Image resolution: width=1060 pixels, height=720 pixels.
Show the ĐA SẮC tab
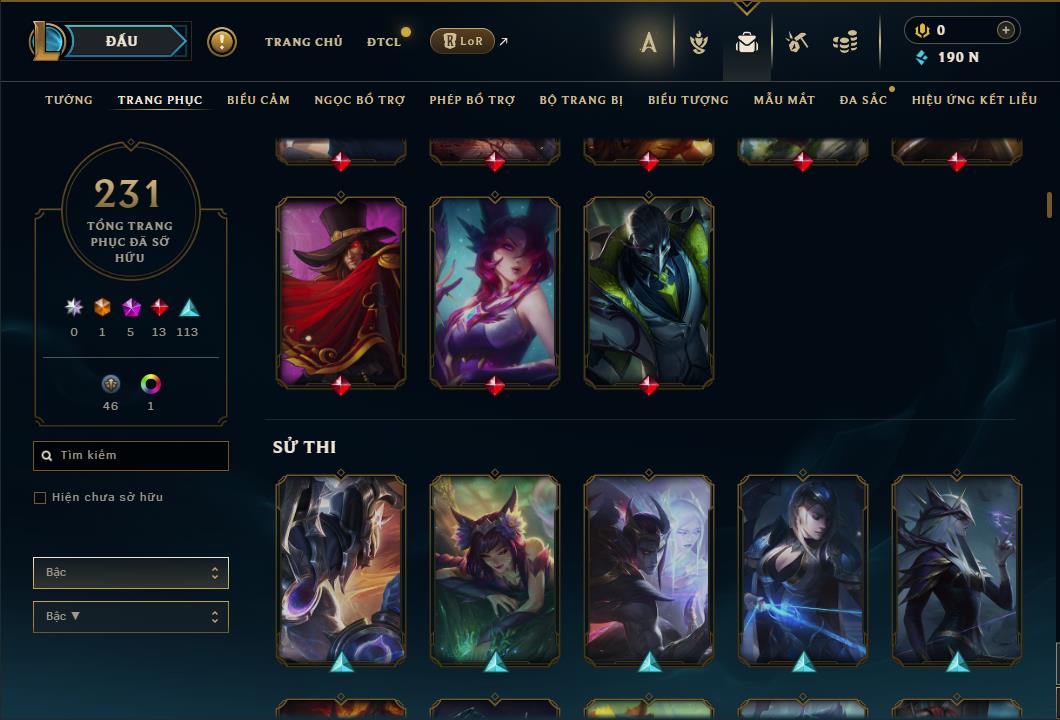pos(863,100)
